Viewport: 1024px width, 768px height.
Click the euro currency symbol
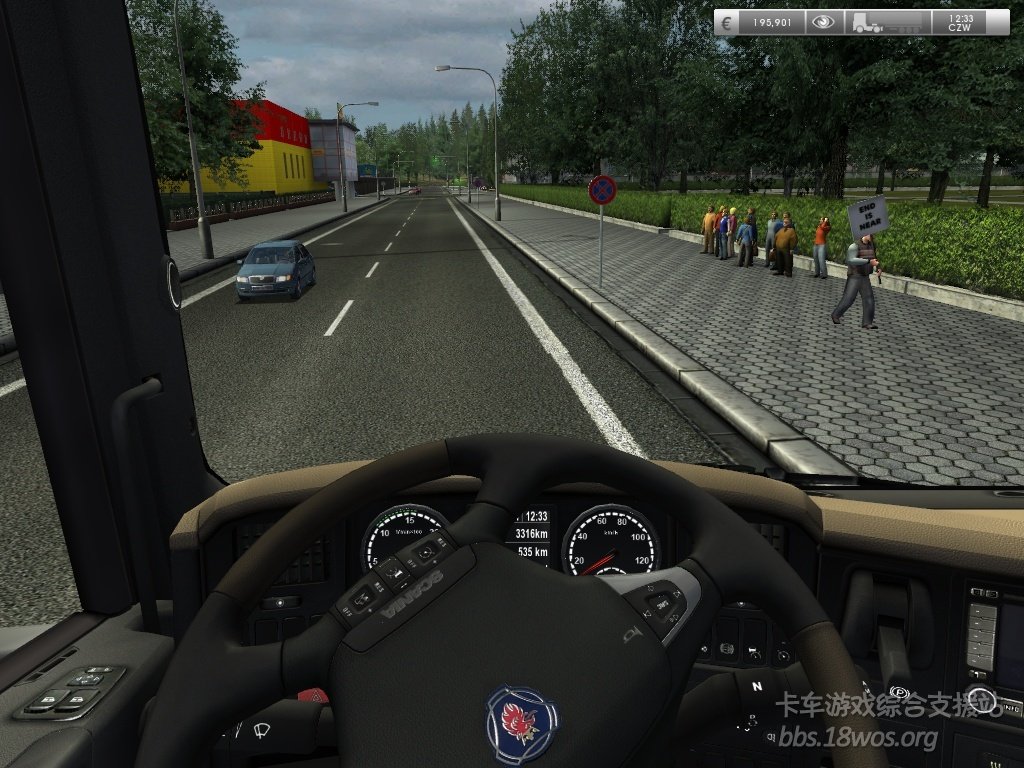727,22
